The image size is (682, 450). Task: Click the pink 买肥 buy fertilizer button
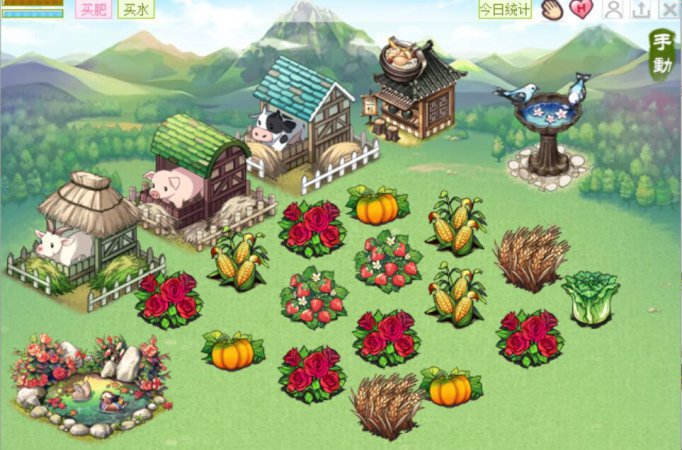pyautogui.click(x=94, y=9)
